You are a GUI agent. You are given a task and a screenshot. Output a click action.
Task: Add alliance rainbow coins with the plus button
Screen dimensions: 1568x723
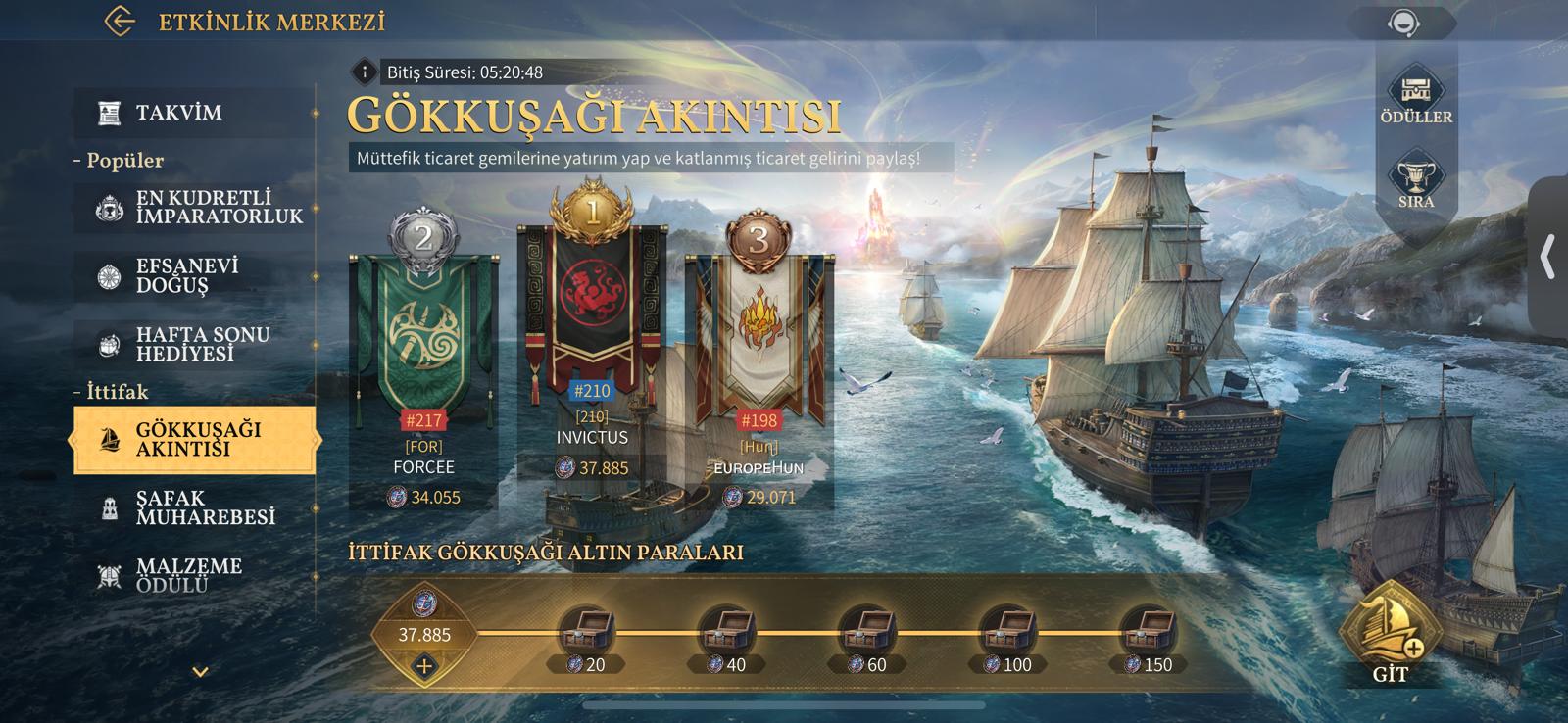pos(424,666)
